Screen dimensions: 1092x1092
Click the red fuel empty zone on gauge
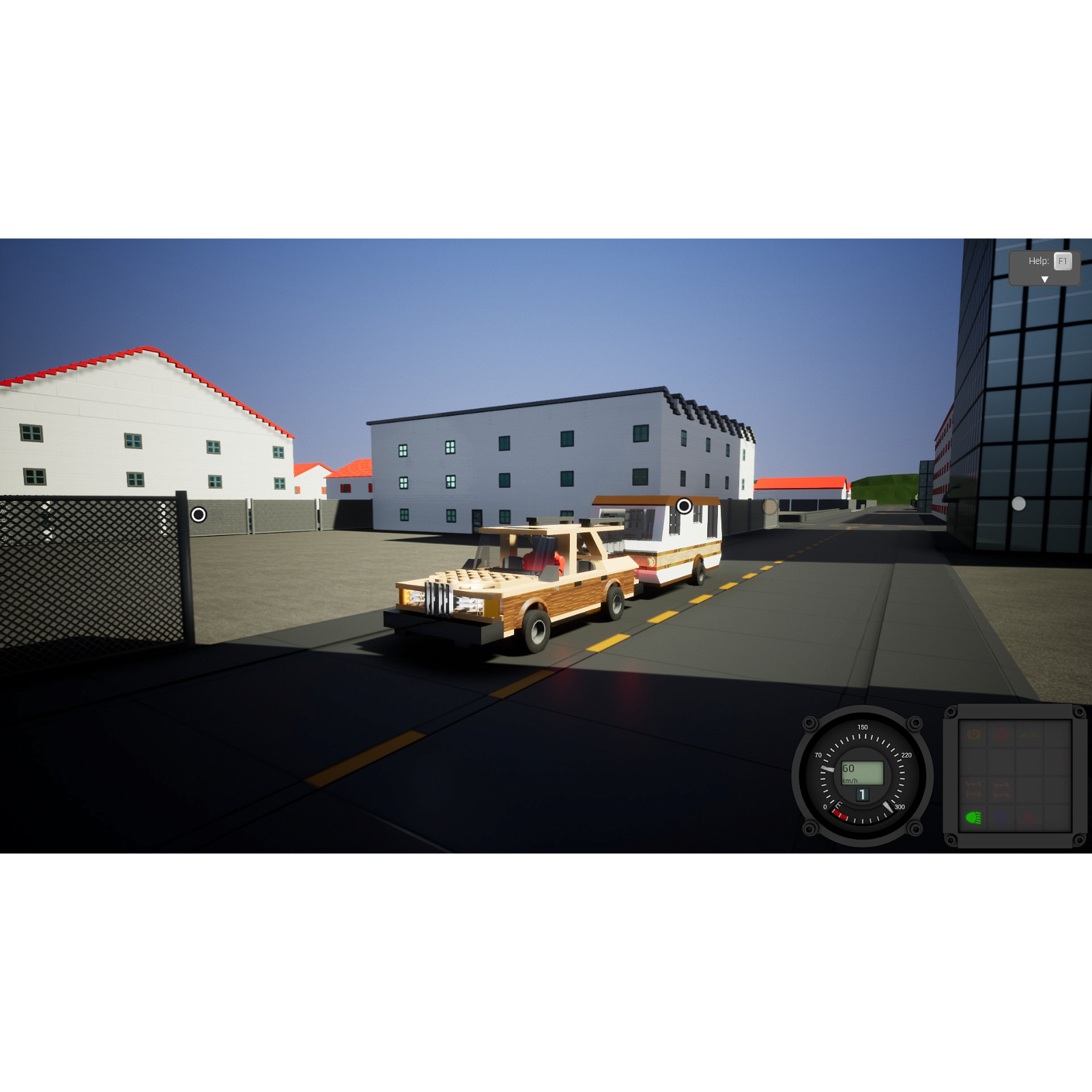point(841,815)
